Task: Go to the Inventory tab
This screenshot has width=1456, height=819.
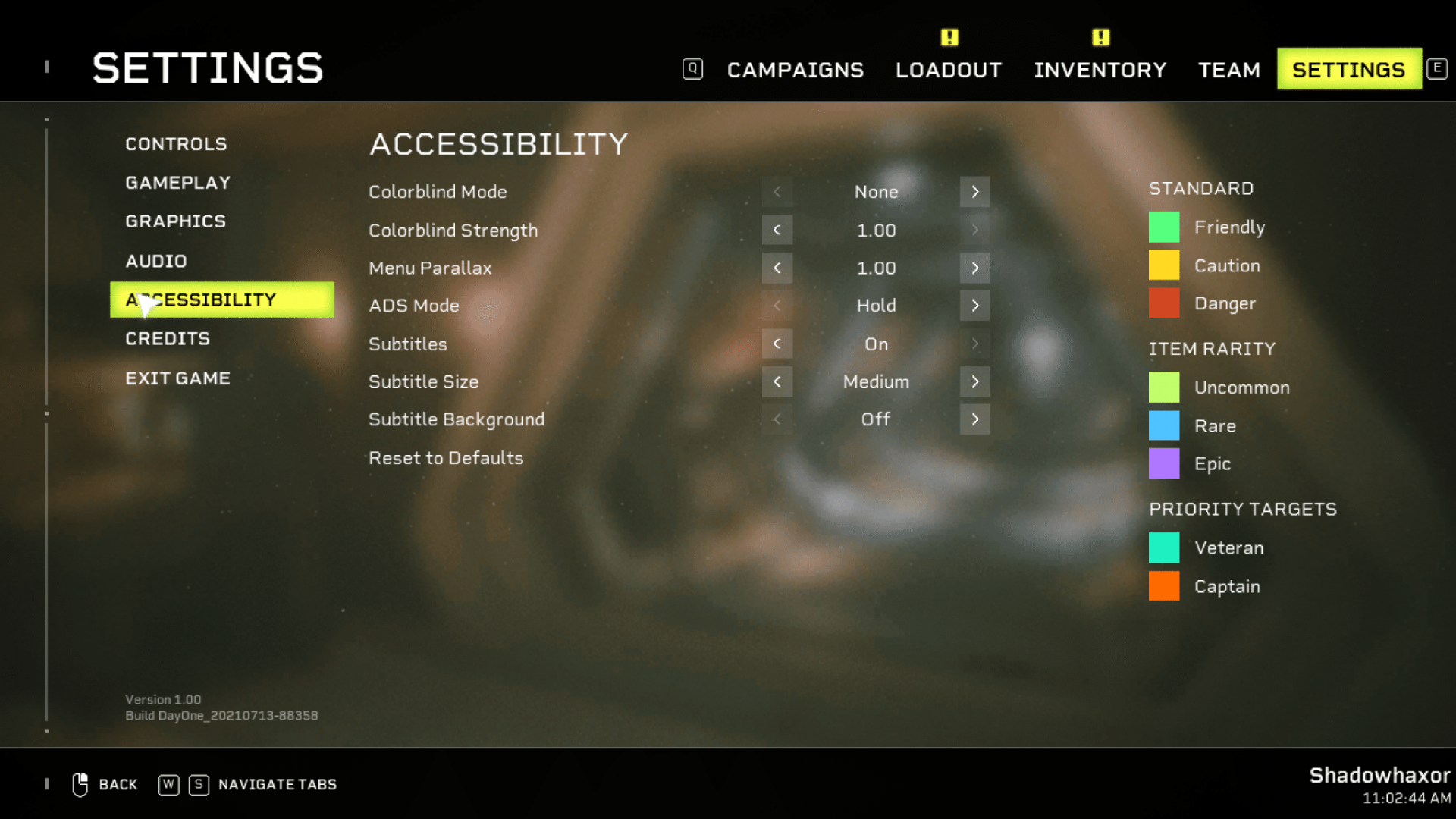Action: [1100, 70]
